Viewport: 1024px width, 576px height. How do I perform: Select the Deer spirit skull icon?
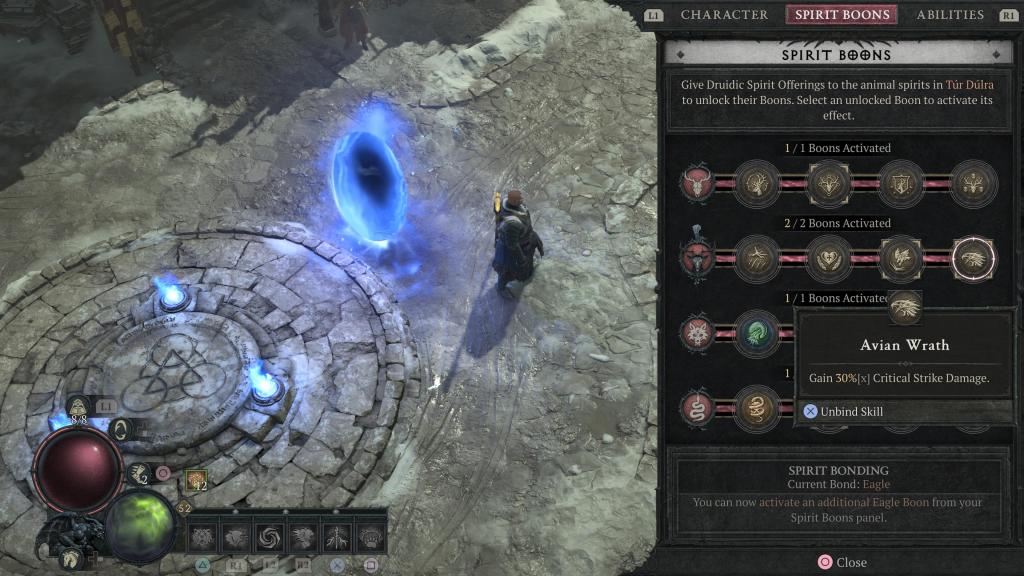697,183
